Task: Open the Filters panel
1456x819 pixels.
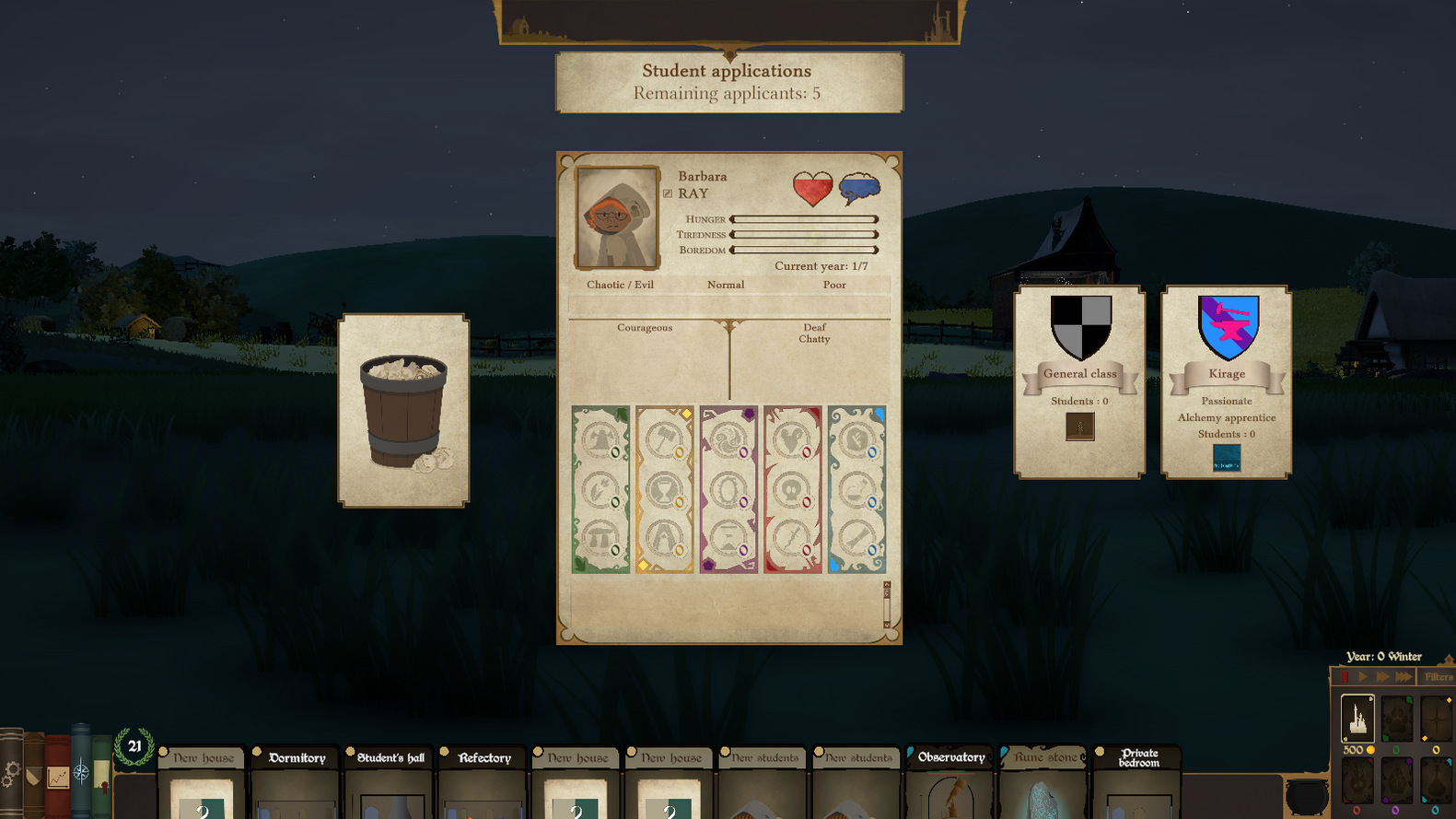Action: tap(1438, 677)
